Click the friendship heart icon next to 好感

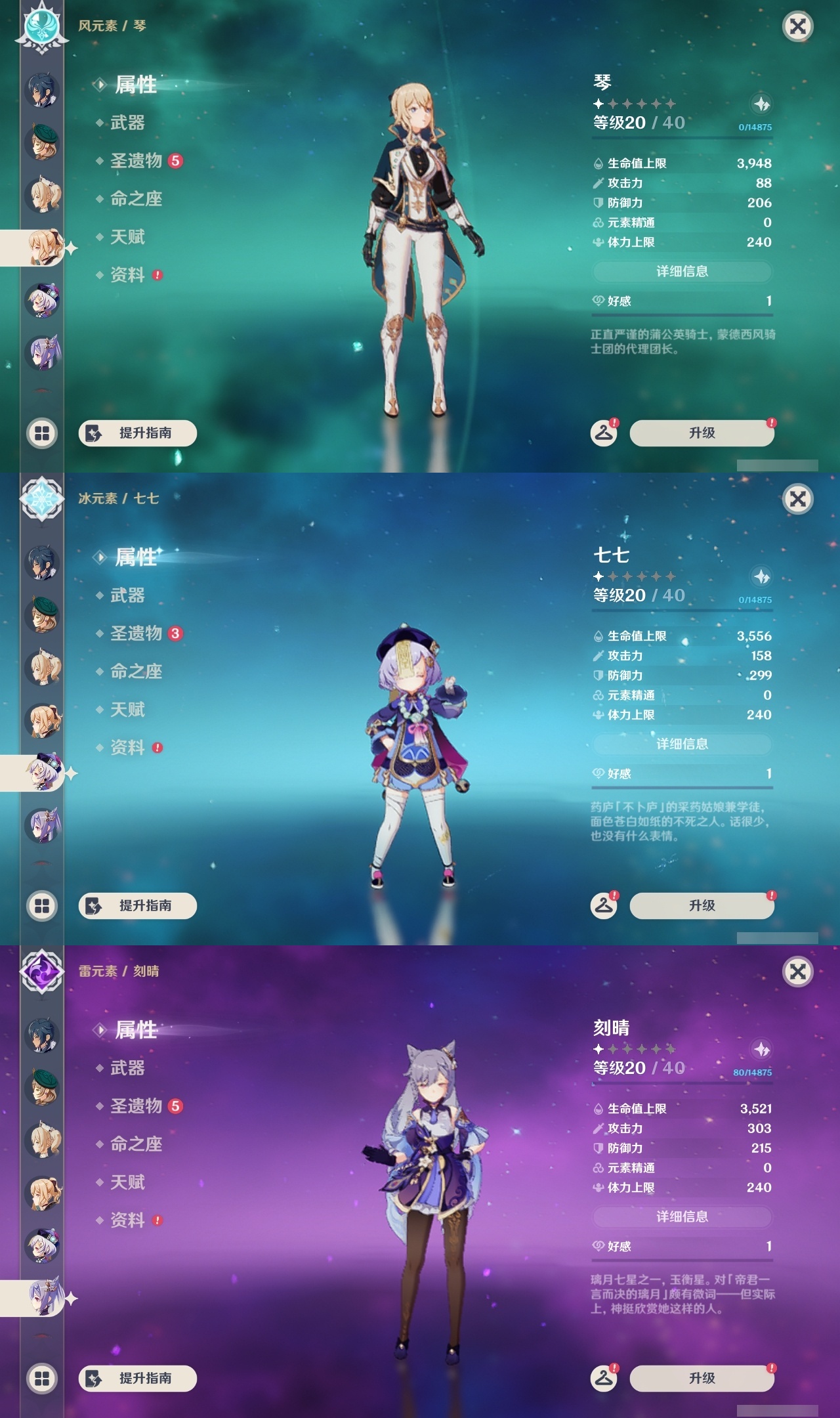coord(598,301)
